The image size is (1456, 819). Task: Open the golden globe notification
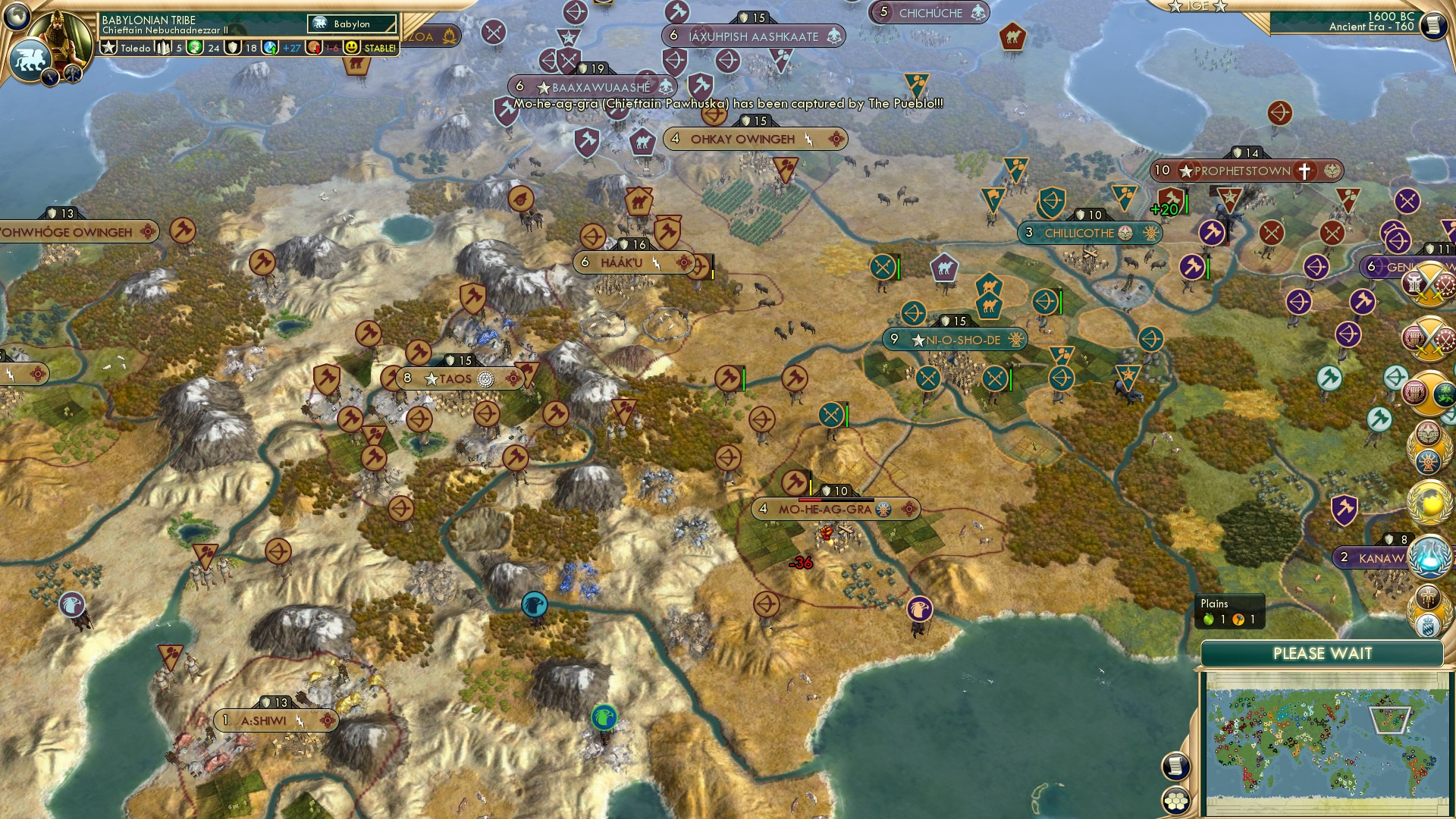[x=1430, y=501]
